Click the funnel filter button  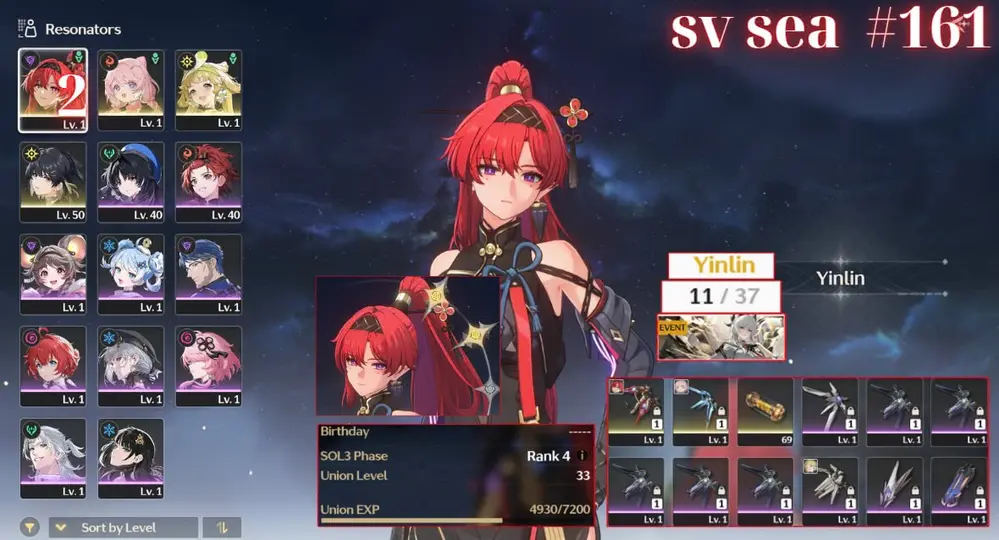pyautogui.click(x=31, y=527)
